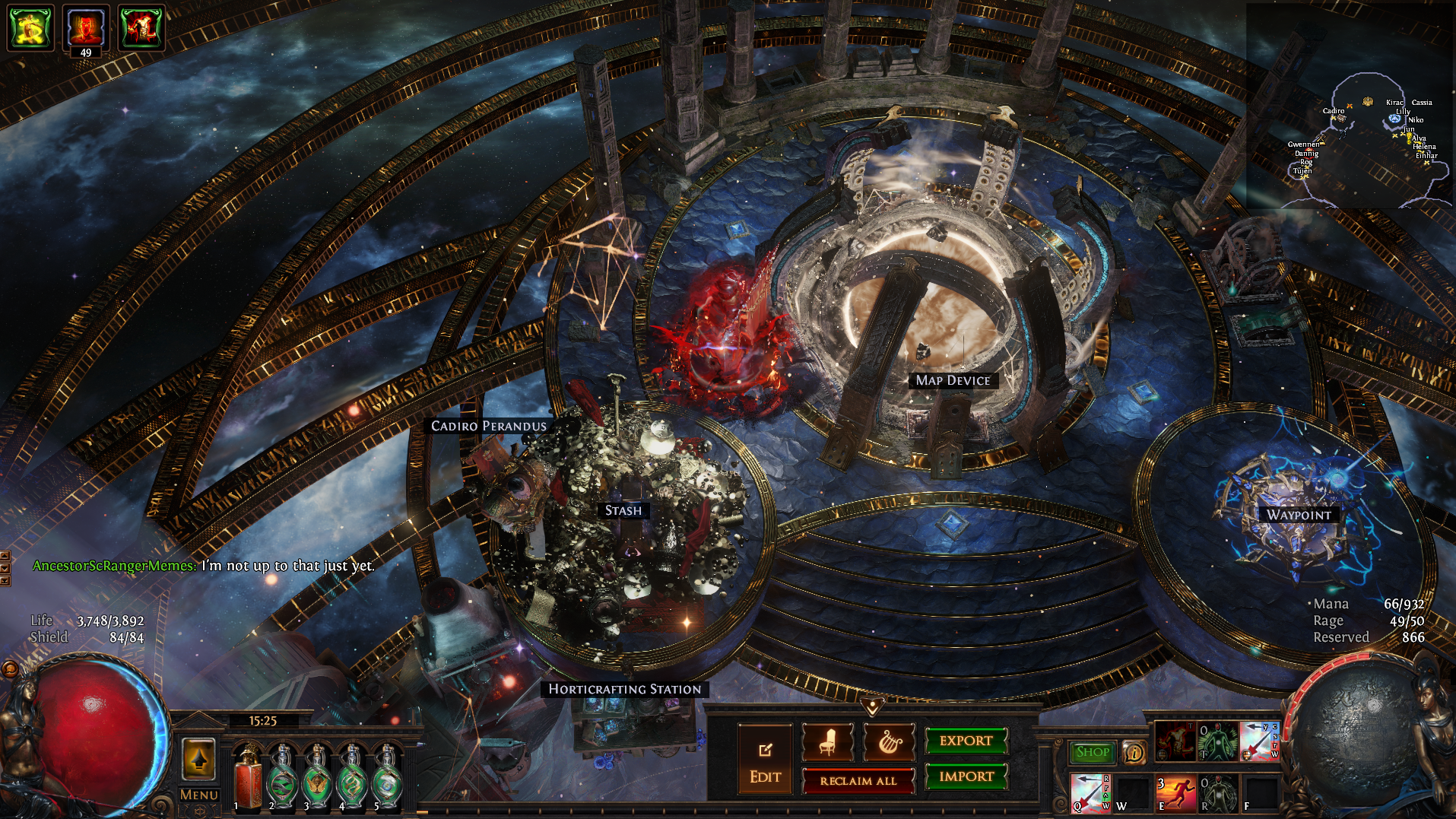Collapse the hideout panel with the down arrow

click(872, 707)
